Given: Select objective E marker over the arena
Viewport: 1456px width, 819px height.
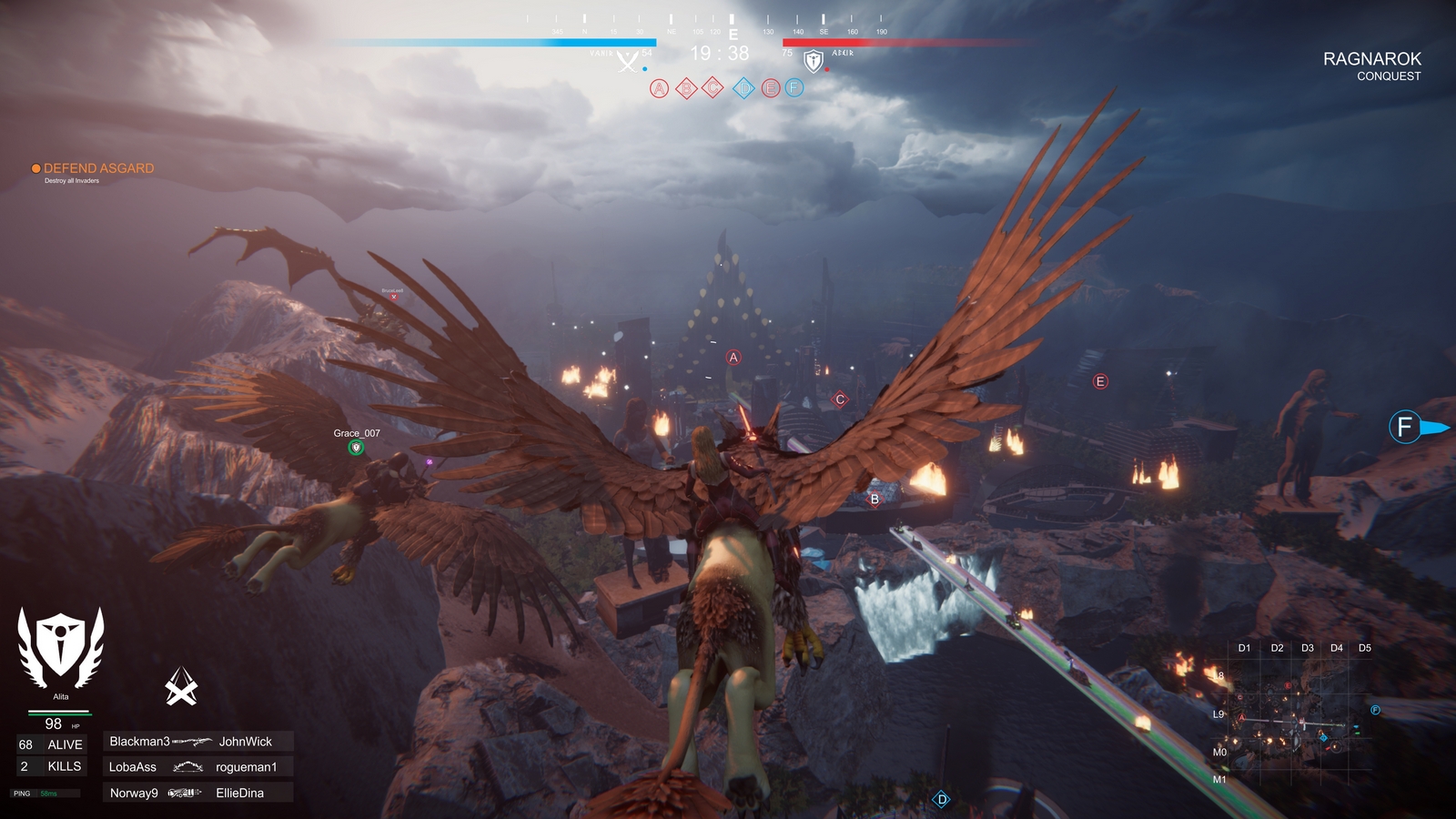Looking at the screenshot, I should pos(1100,383).
